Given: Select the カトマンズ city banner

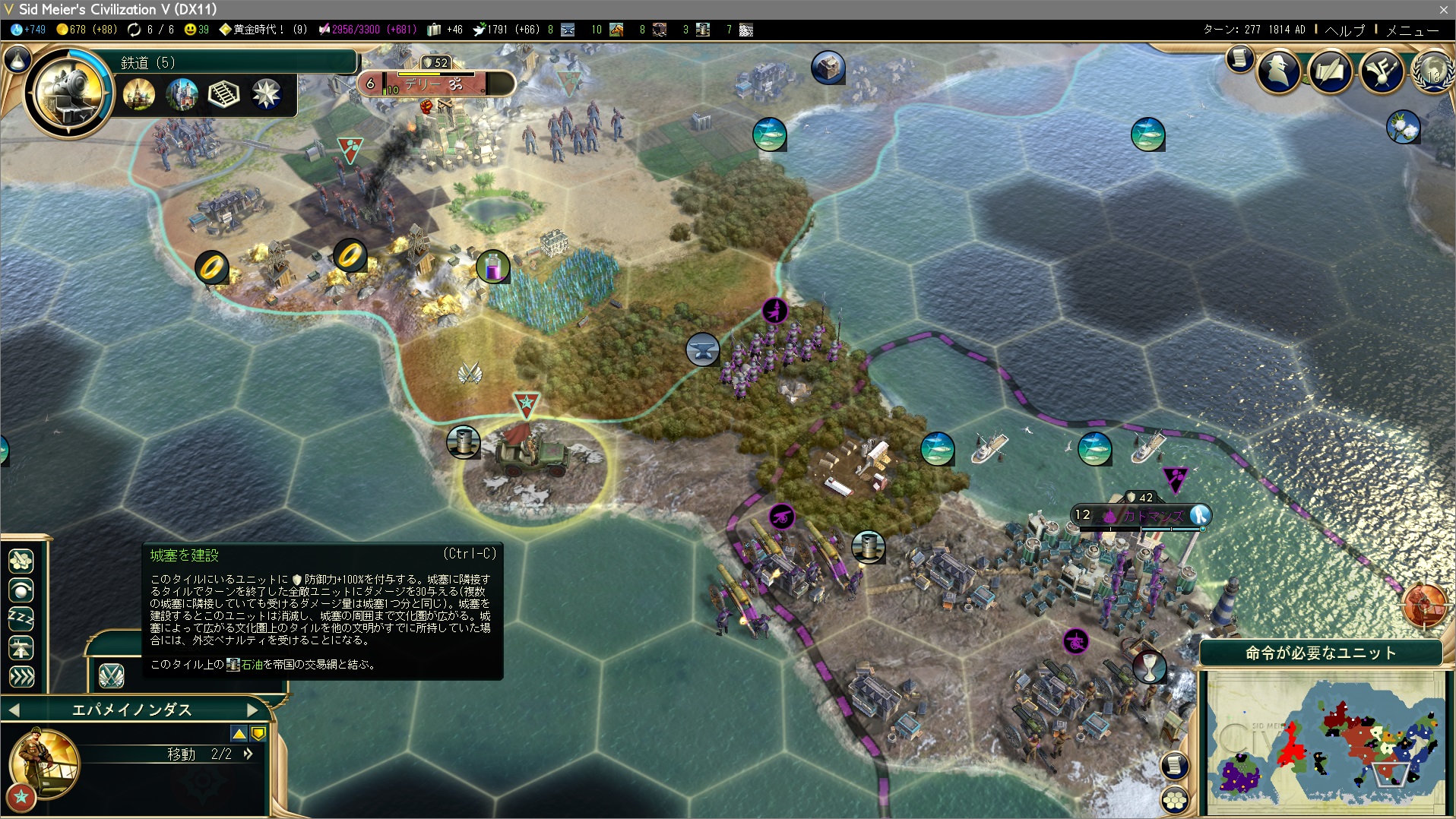Looking at the screenshot, I should pyautogui.click(x=1140, y=516).
